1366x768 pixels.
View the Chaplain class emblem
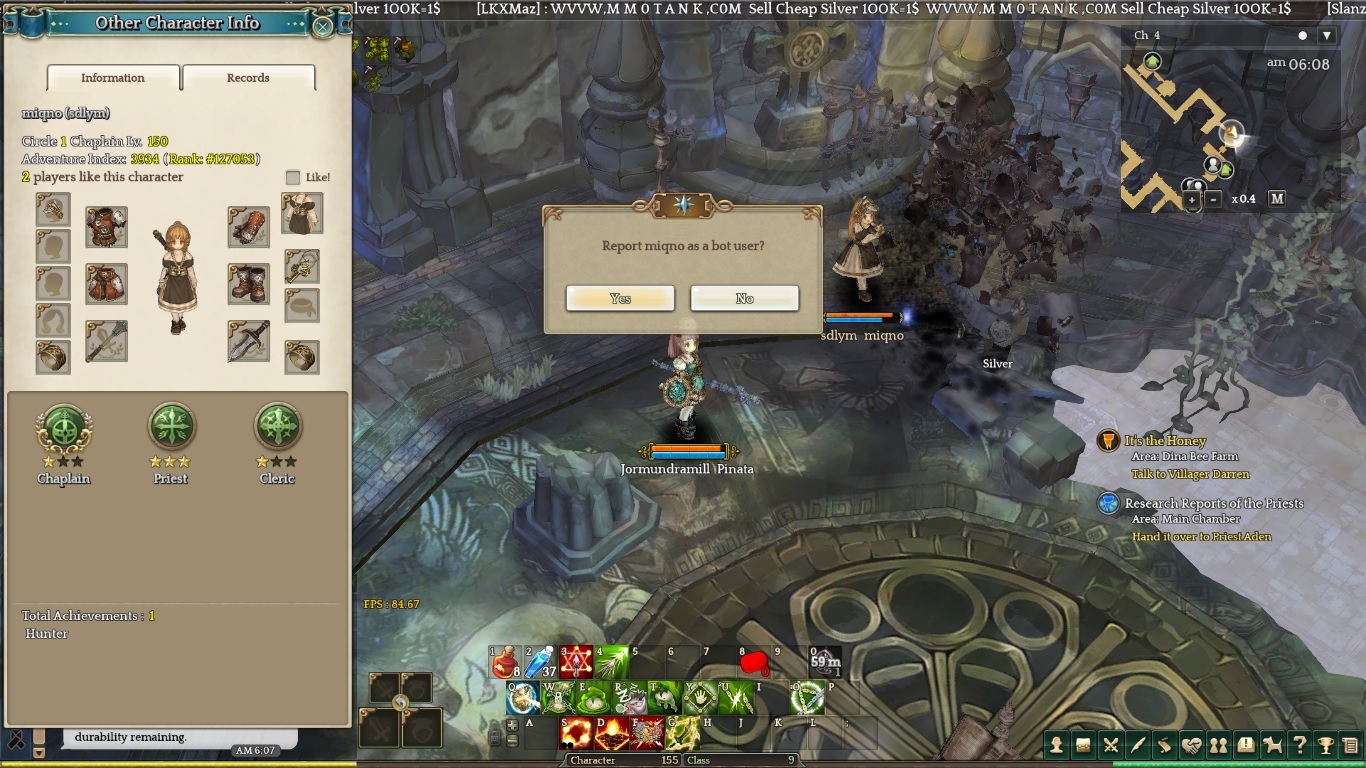(x=64, y=428)
